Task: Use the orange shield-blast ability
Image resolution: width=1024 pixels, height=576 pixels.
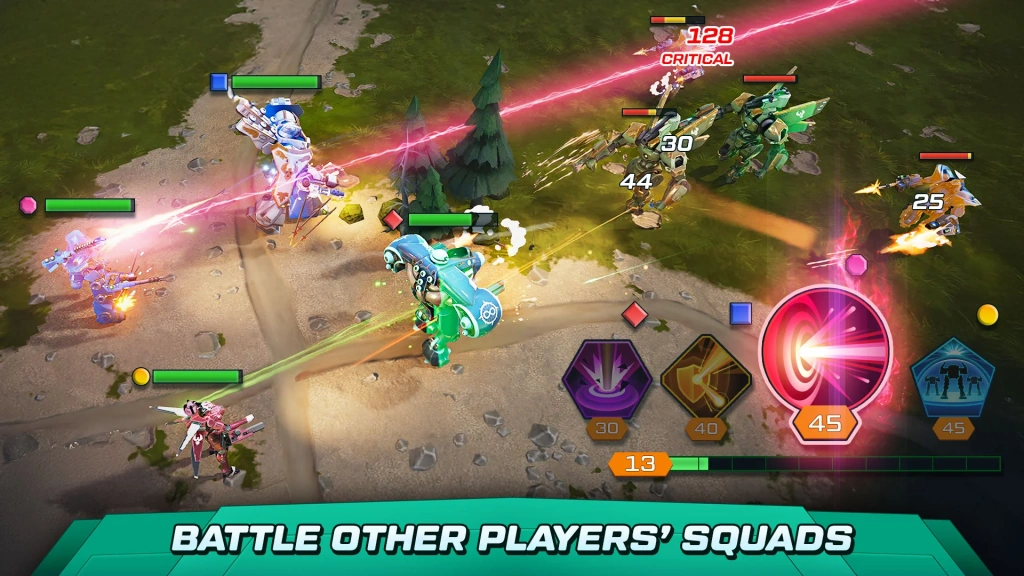Action: click(706, 379)
